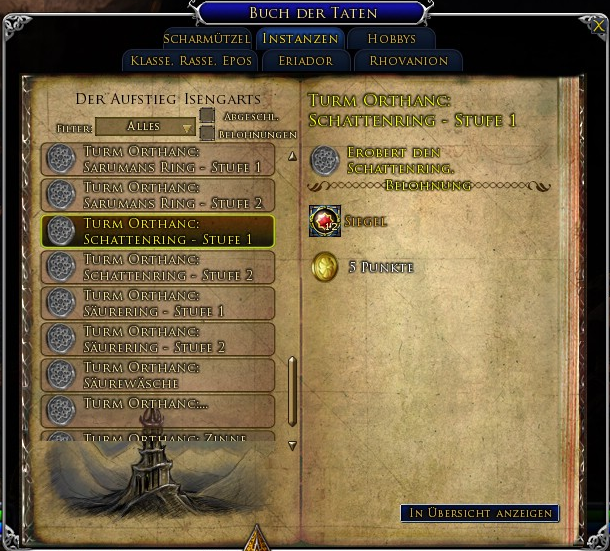Select Säurering - Stufe 1 deed
The image size is (610, 551).
coord(158,304)
